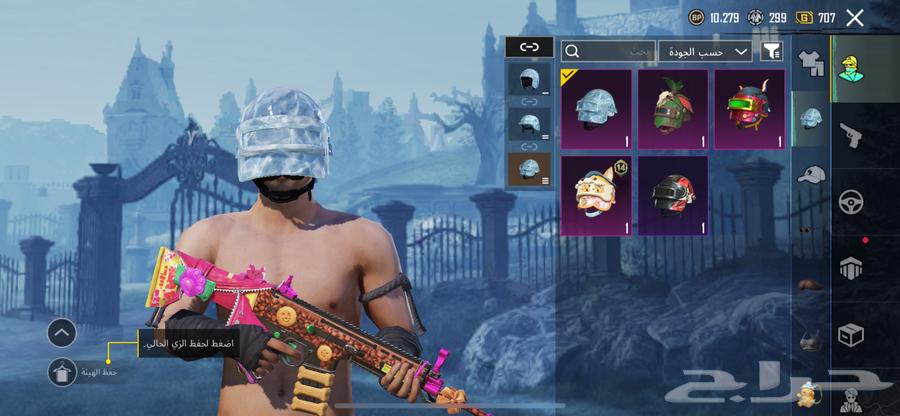900x416 pixels.
Task: Save the current outfit with hanger button
Action: pyautogui.click(x=62, y=372)
